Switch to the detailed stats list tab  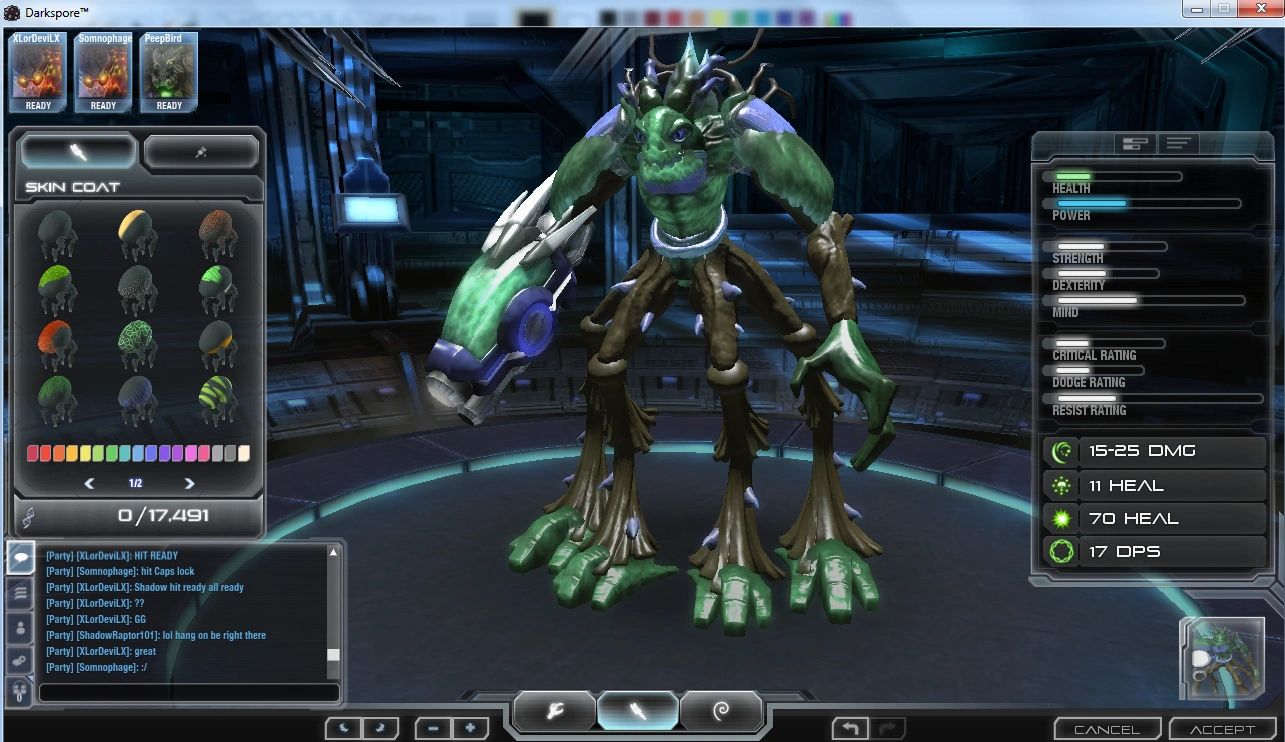pos(1179,143)
